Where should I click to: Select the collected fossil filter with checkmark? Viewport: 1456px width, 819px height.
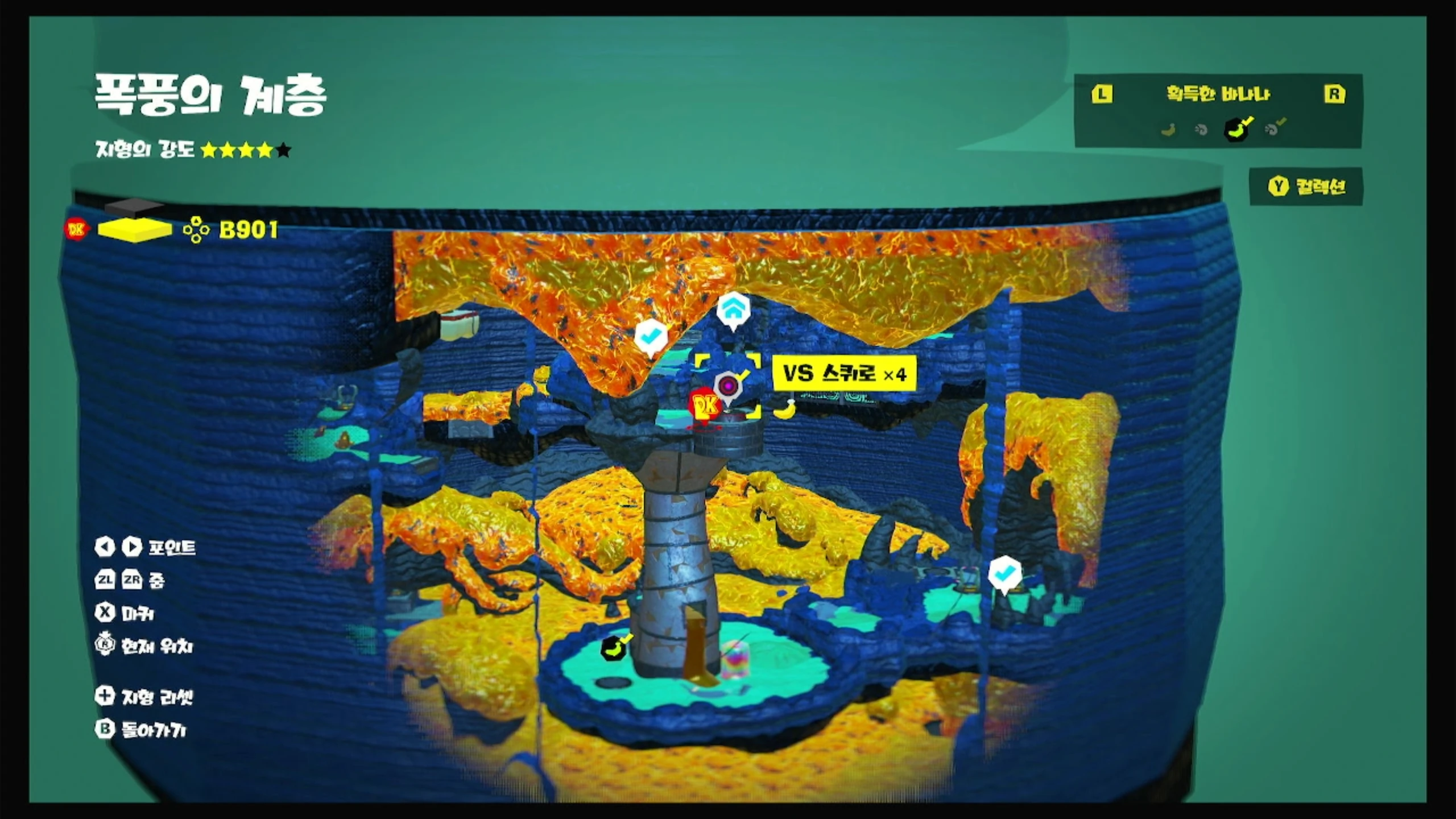(x=1274, y=129)
